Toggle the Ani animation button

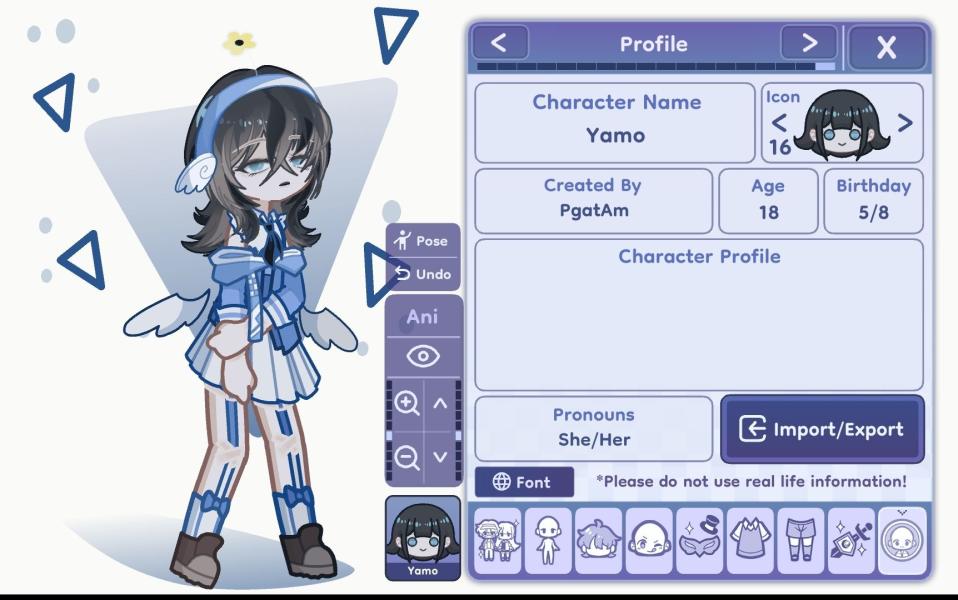point(422,318)
